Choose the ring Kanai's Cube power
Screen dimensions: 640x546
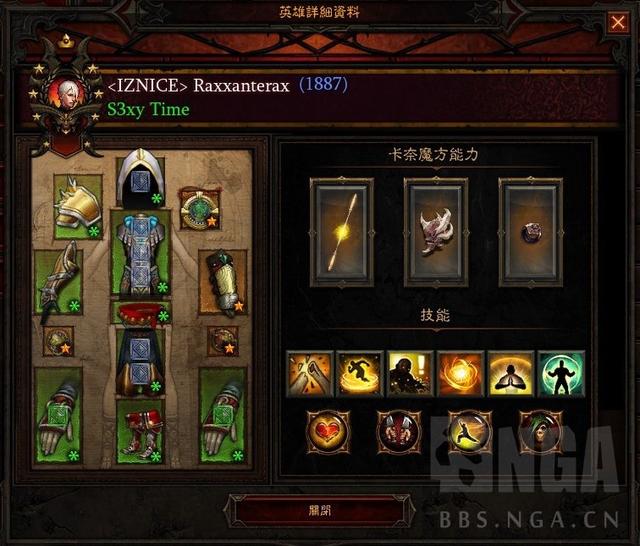pos(529,232)
